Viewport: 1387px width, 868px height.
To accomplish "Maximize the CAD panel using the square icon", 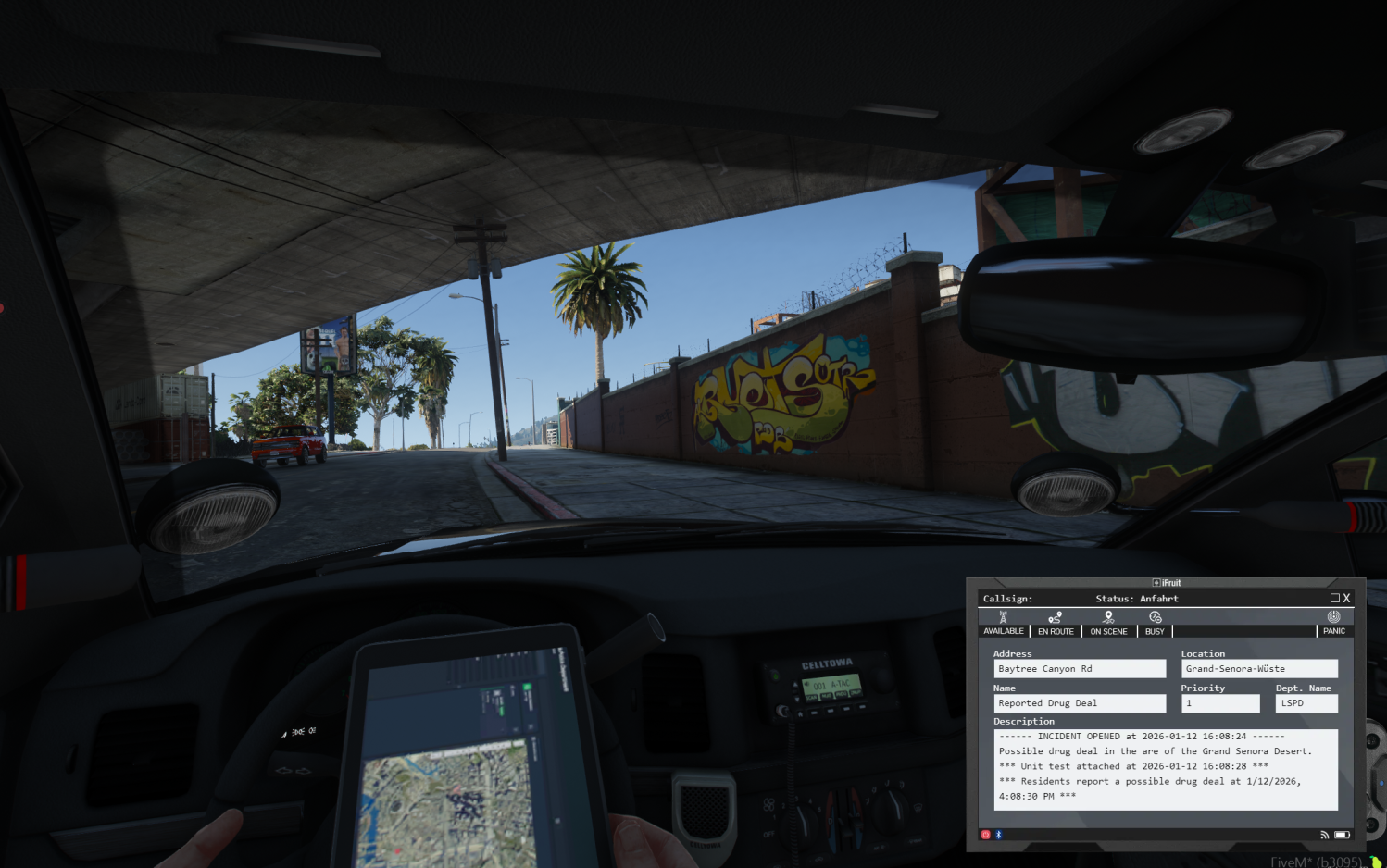I will (x=1334, y=599).
